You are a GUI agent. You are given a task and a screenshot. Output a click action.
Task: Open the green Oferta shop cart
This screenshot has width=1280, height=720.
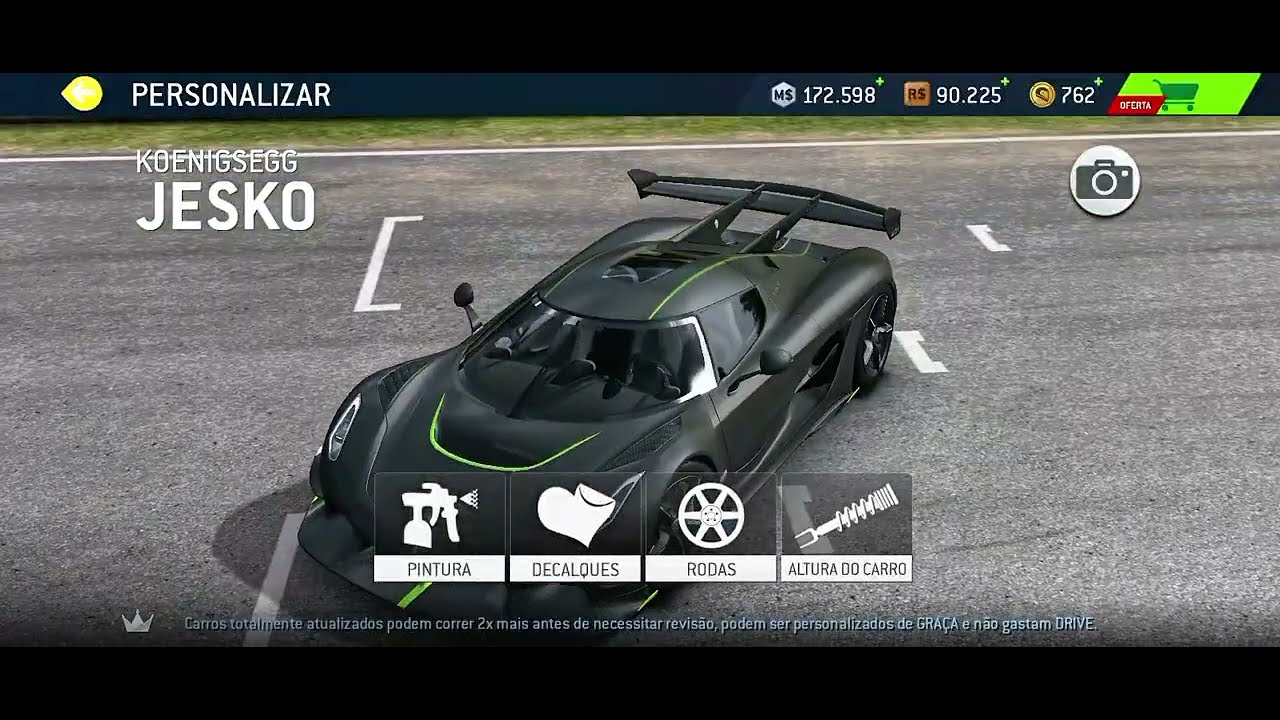coord(1183,94)
